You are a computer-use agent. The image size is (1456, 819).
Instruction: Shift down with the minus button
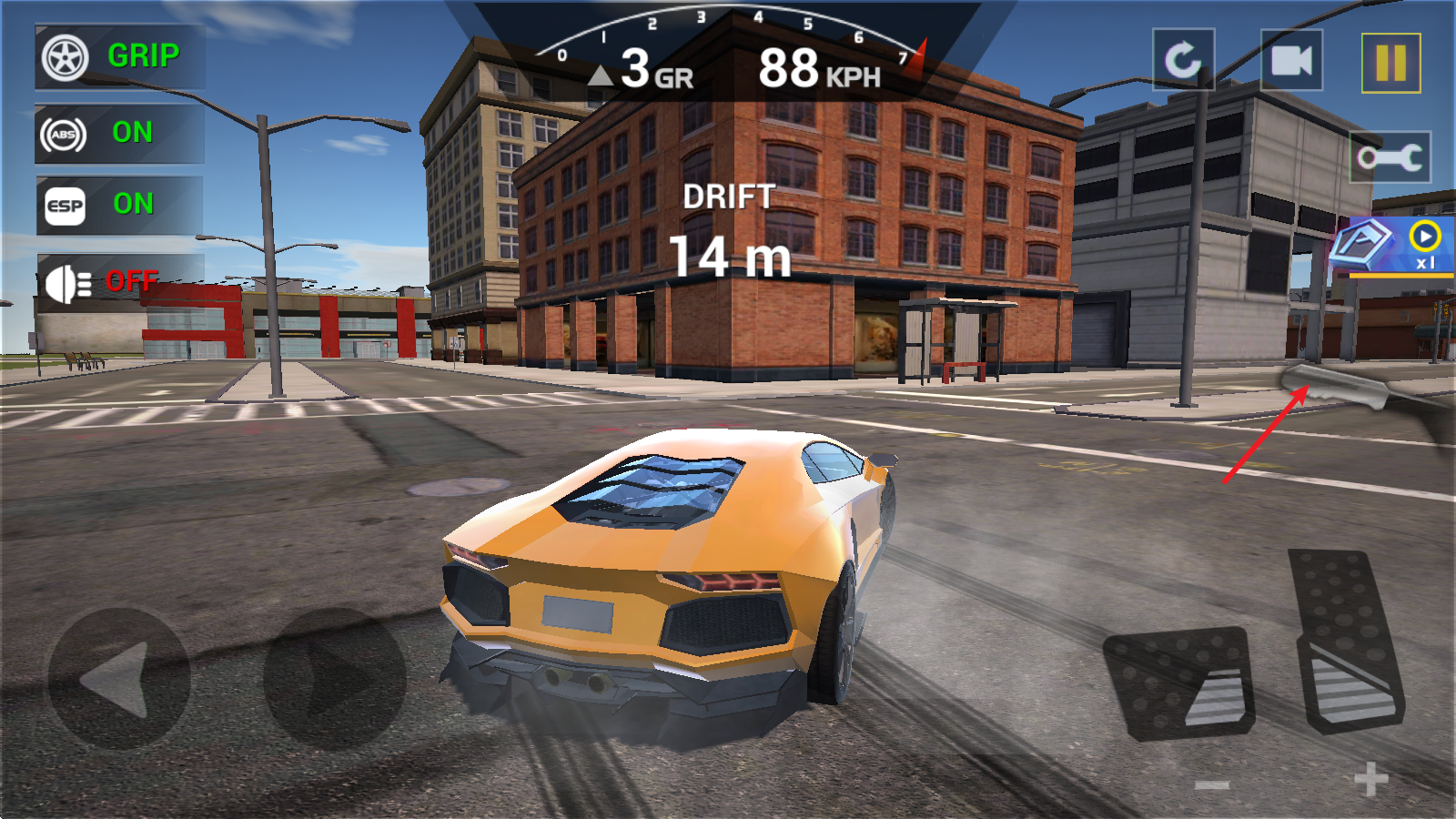1212,784
